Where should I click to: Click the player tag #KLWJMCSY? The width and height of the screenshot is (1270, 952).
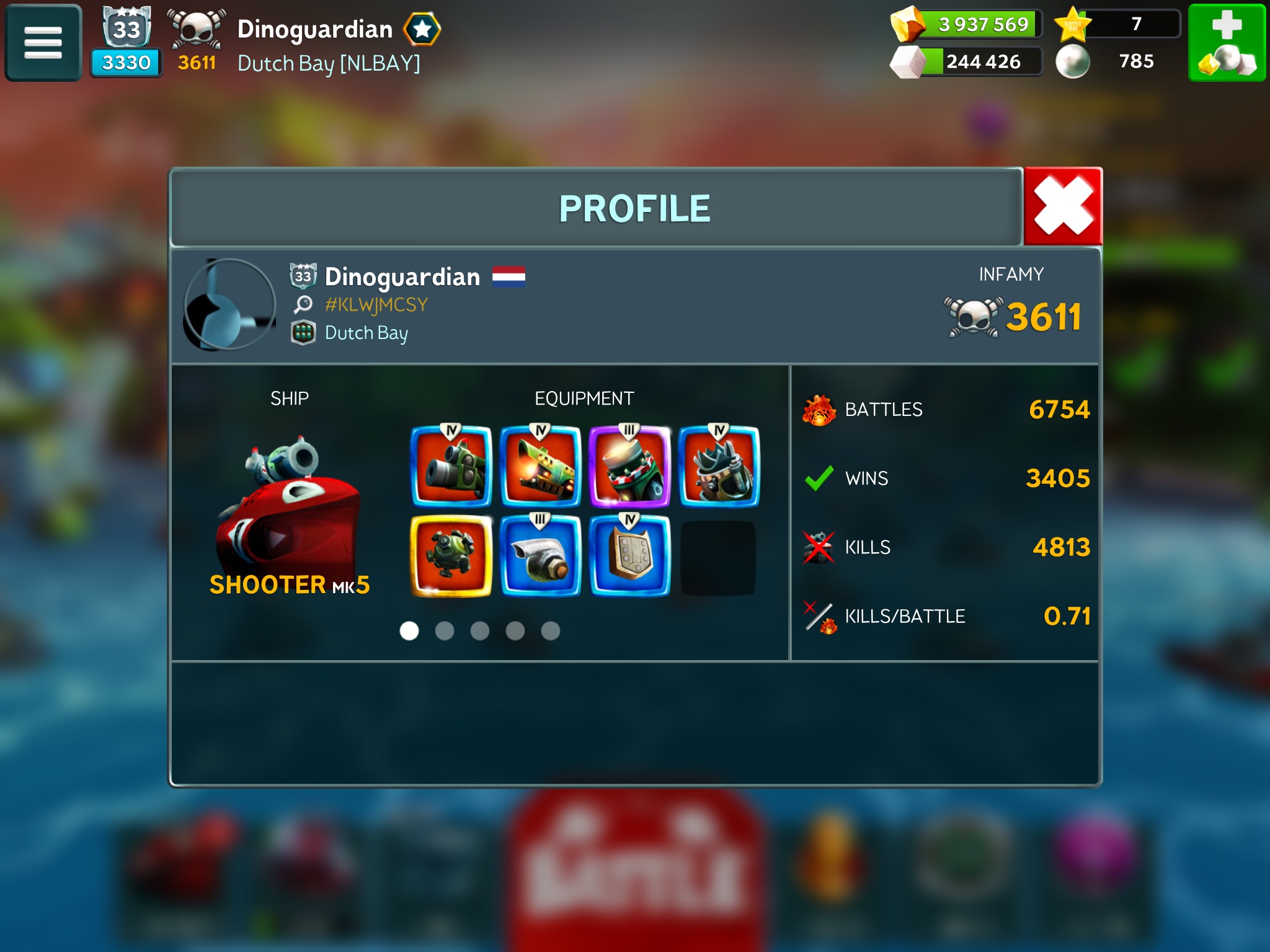coord(376,304)
